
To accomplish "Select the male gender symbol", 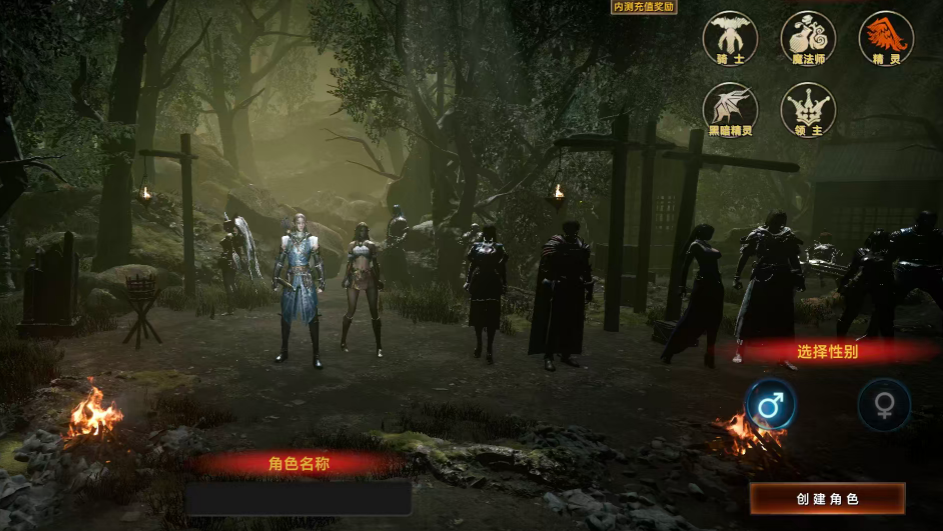I will (x=770, y=406).
